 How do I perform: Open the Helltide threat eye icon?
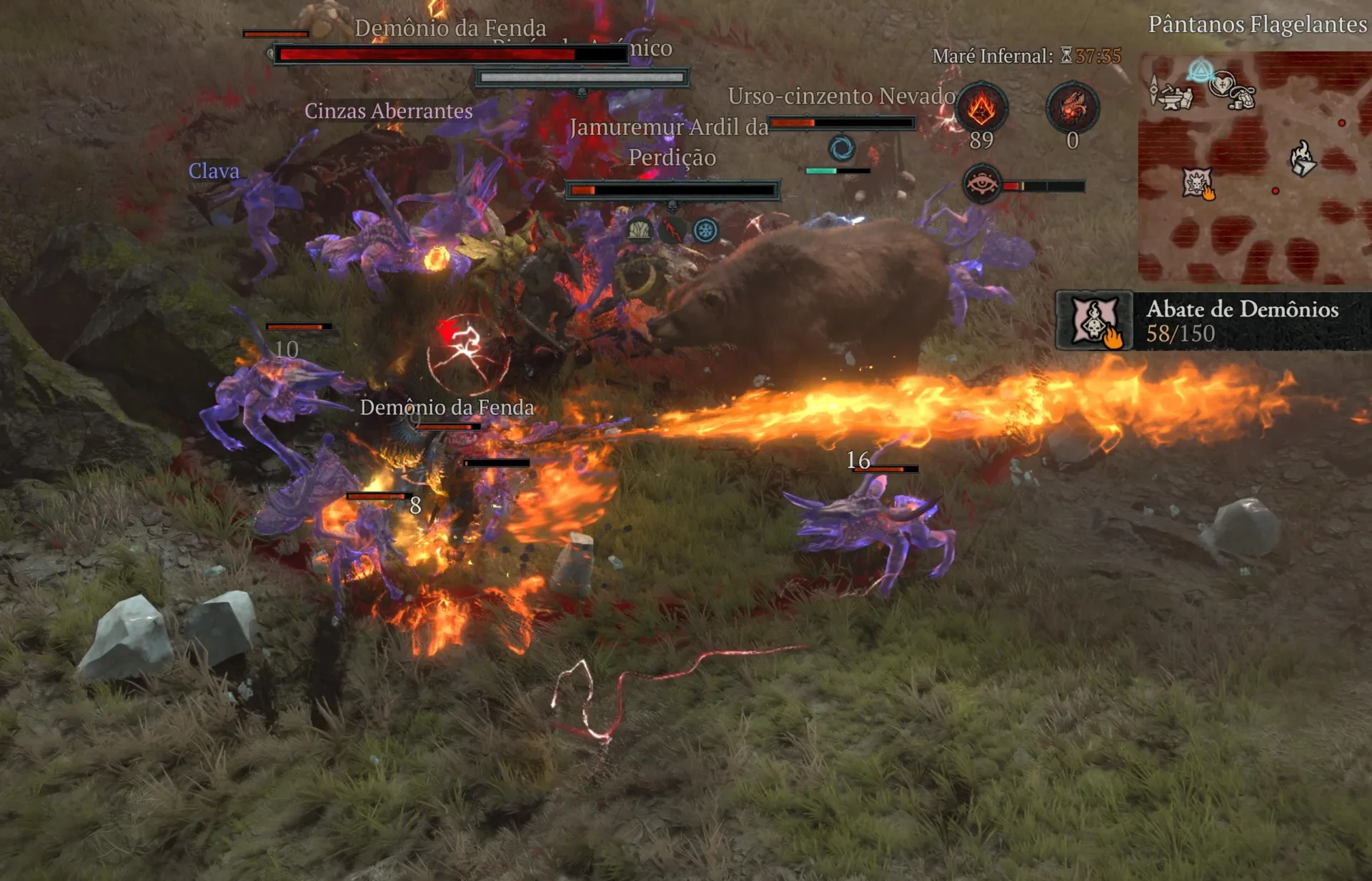click(983, 185)
